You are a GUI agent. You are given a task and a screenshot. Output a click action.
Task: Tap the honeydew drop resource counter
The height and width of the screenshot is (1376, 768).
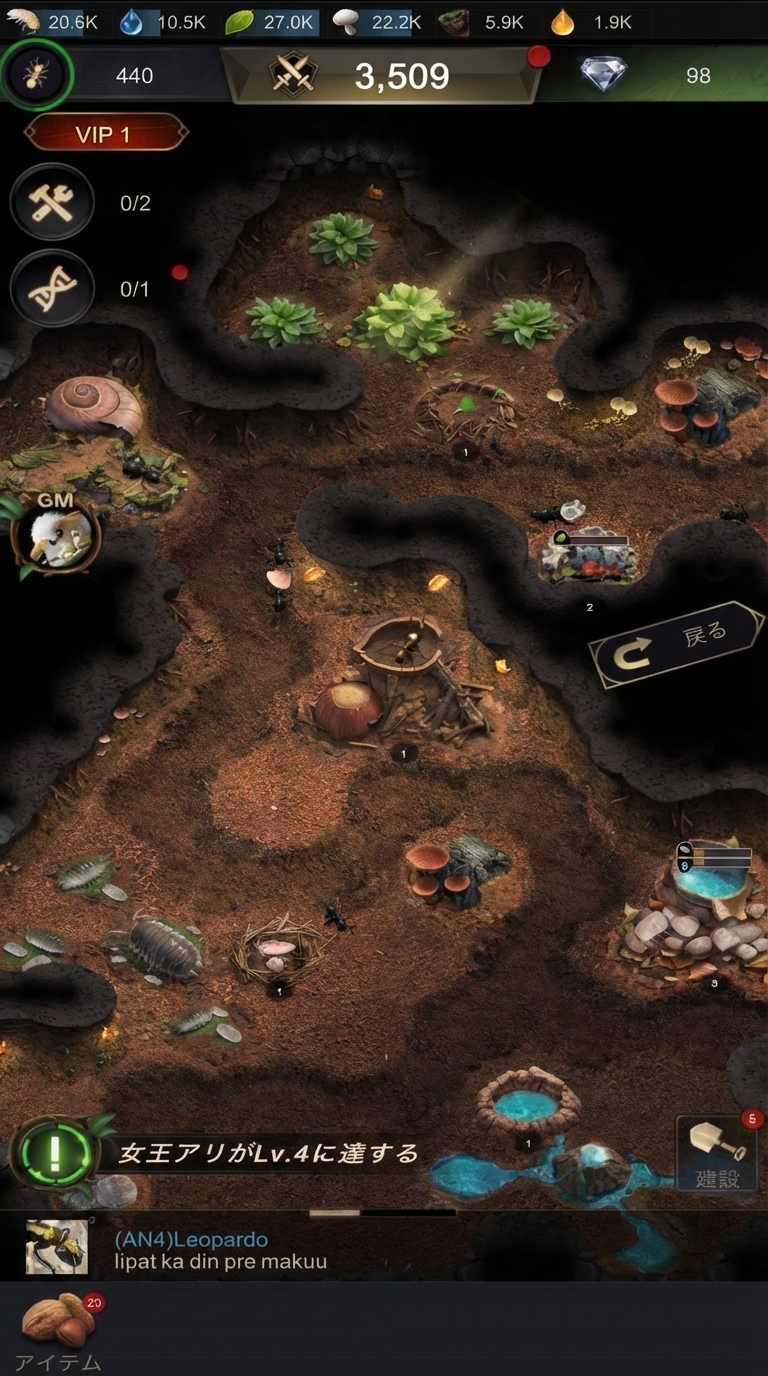(x=593, y=22)
